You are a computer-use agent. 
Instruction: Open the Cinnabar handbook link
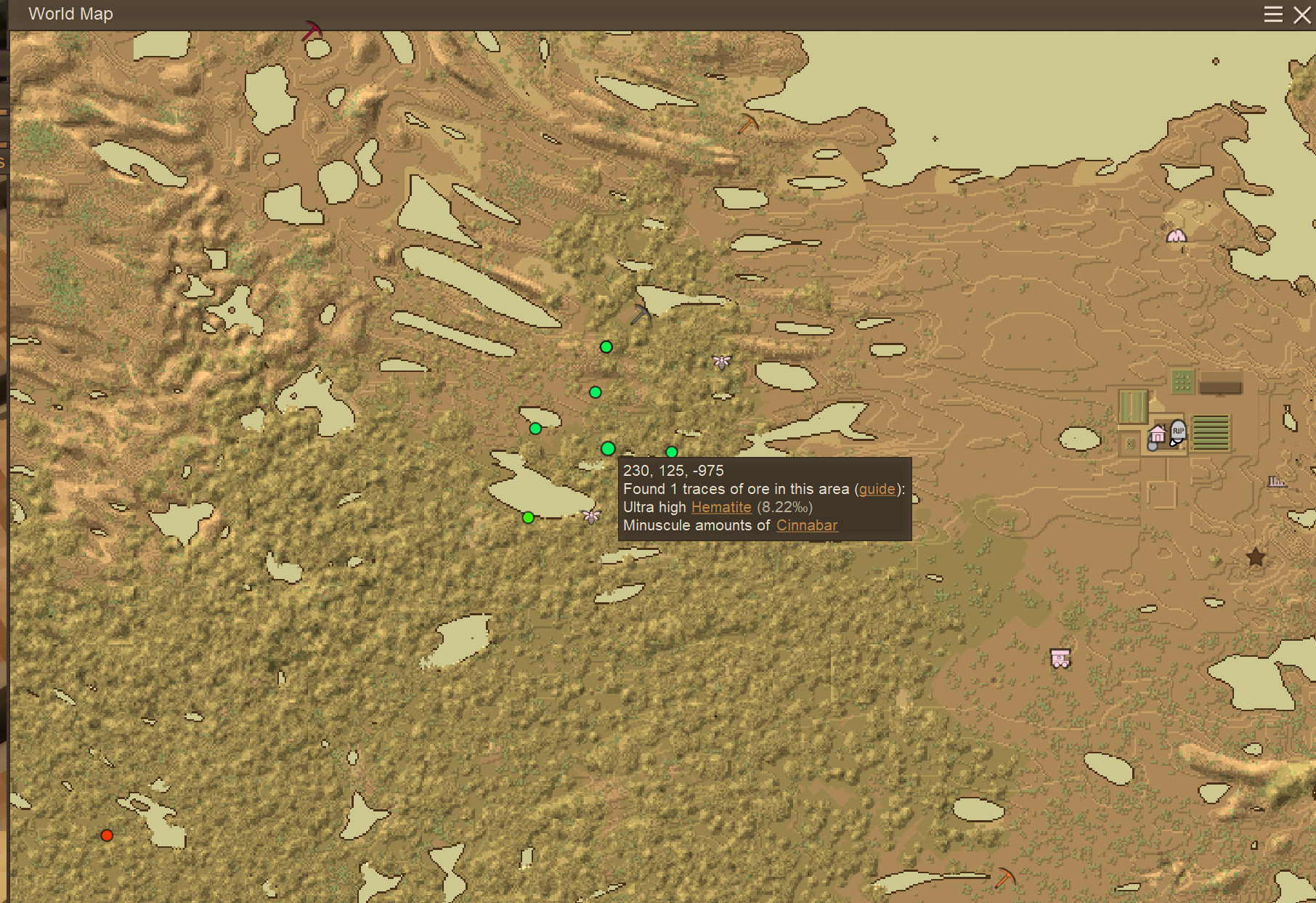(807, 525)
